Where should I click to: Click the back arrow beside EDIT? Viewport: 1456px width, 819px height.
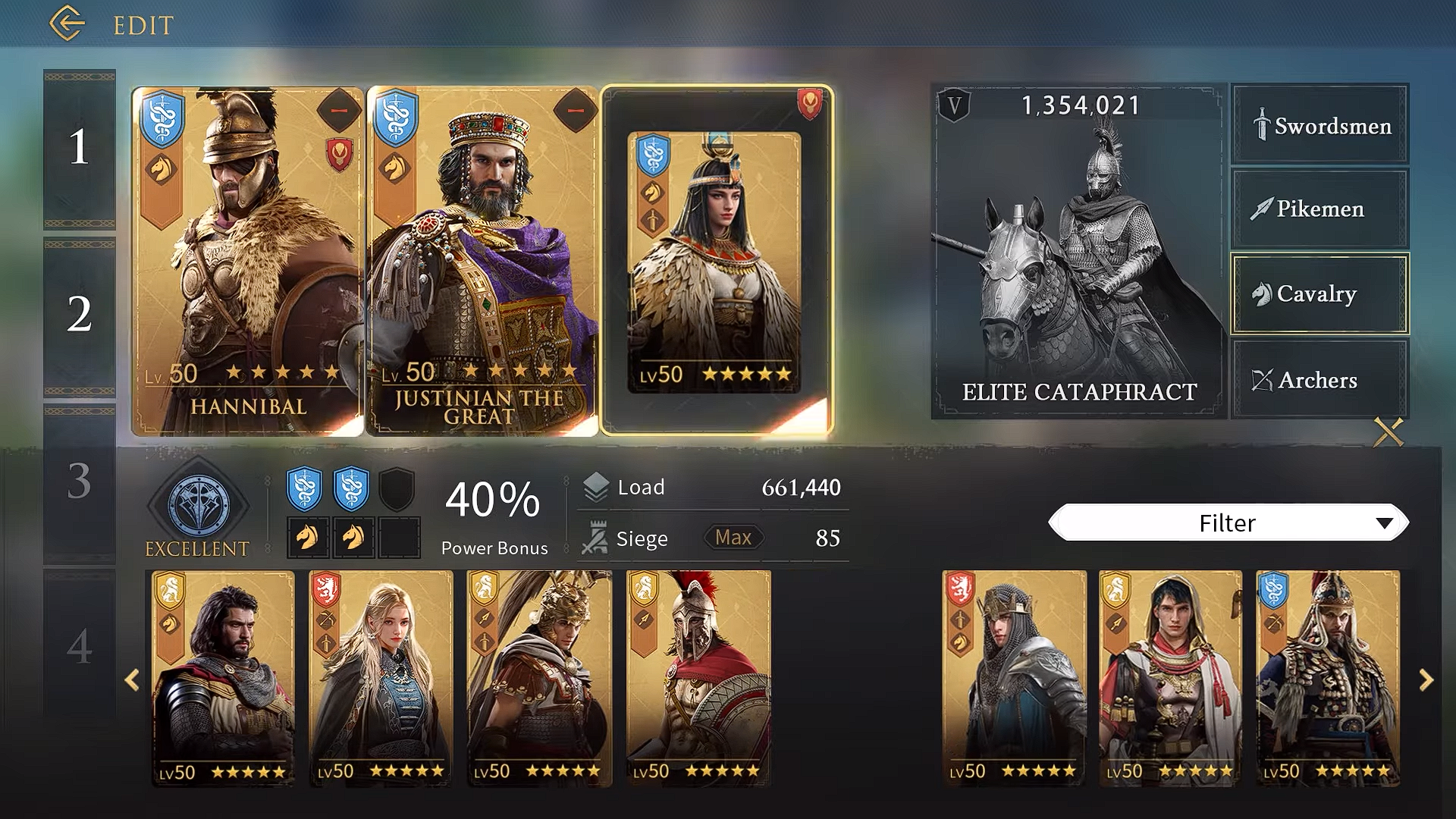coord(67,23)
